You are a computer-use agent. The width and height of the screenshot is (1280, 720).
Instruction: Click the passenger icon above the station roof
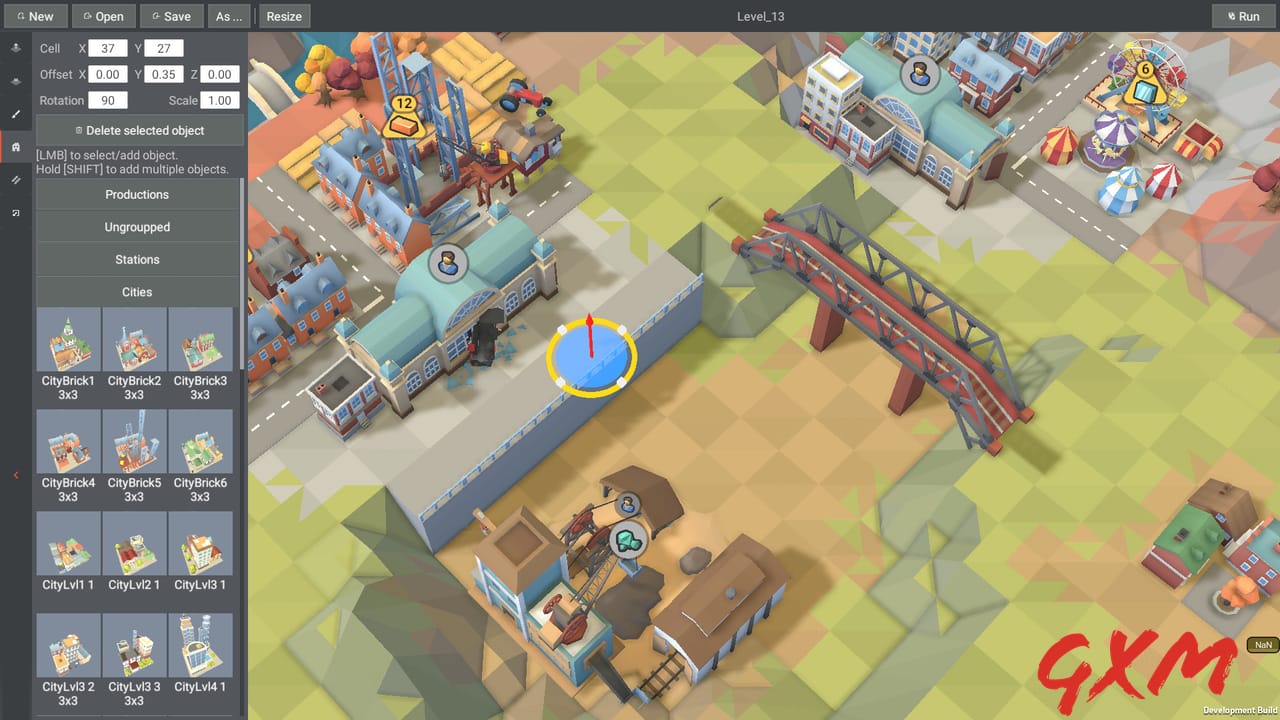pos(449,264)
